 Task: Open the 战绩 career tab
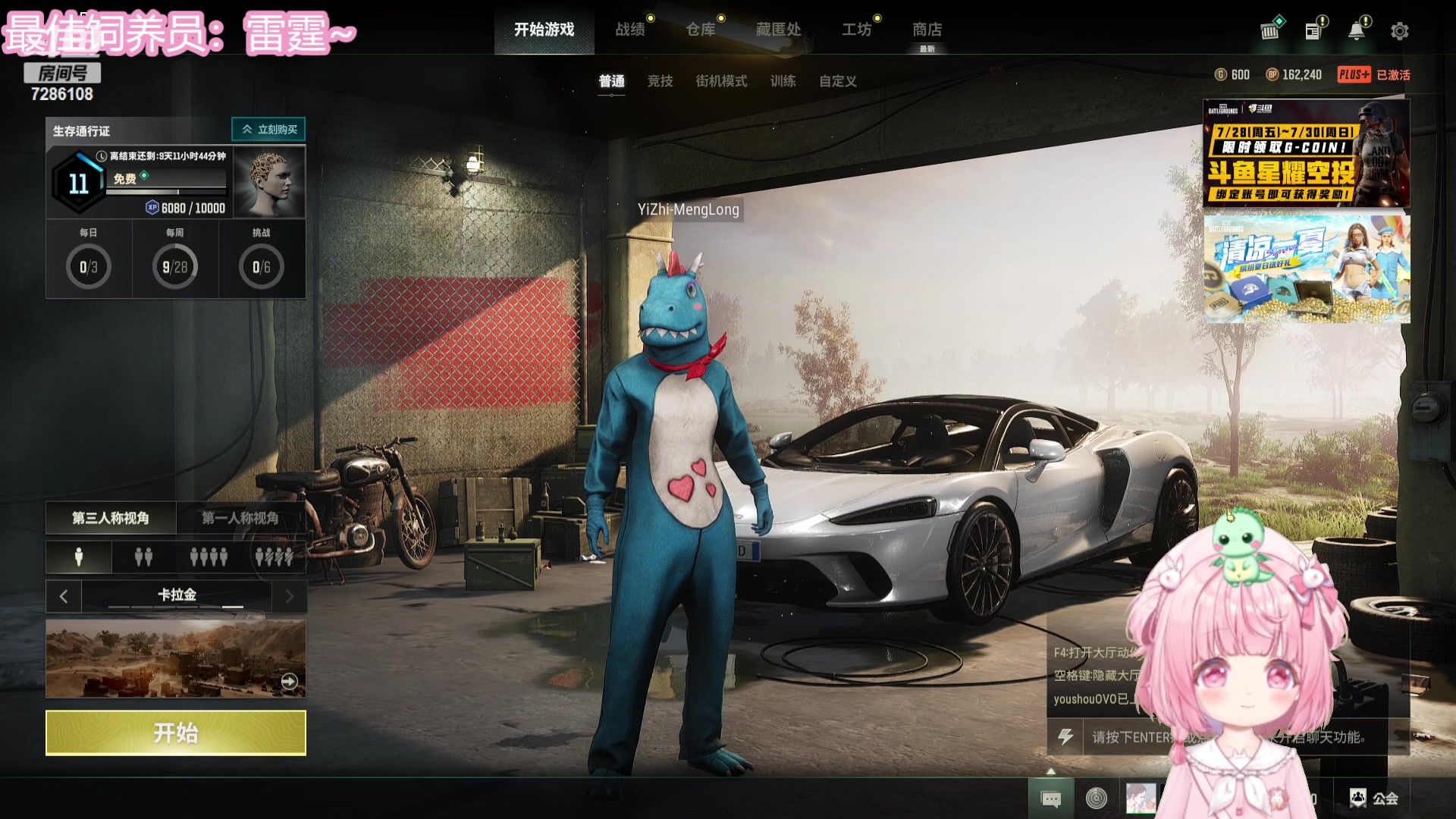click(x=630, y=30)
